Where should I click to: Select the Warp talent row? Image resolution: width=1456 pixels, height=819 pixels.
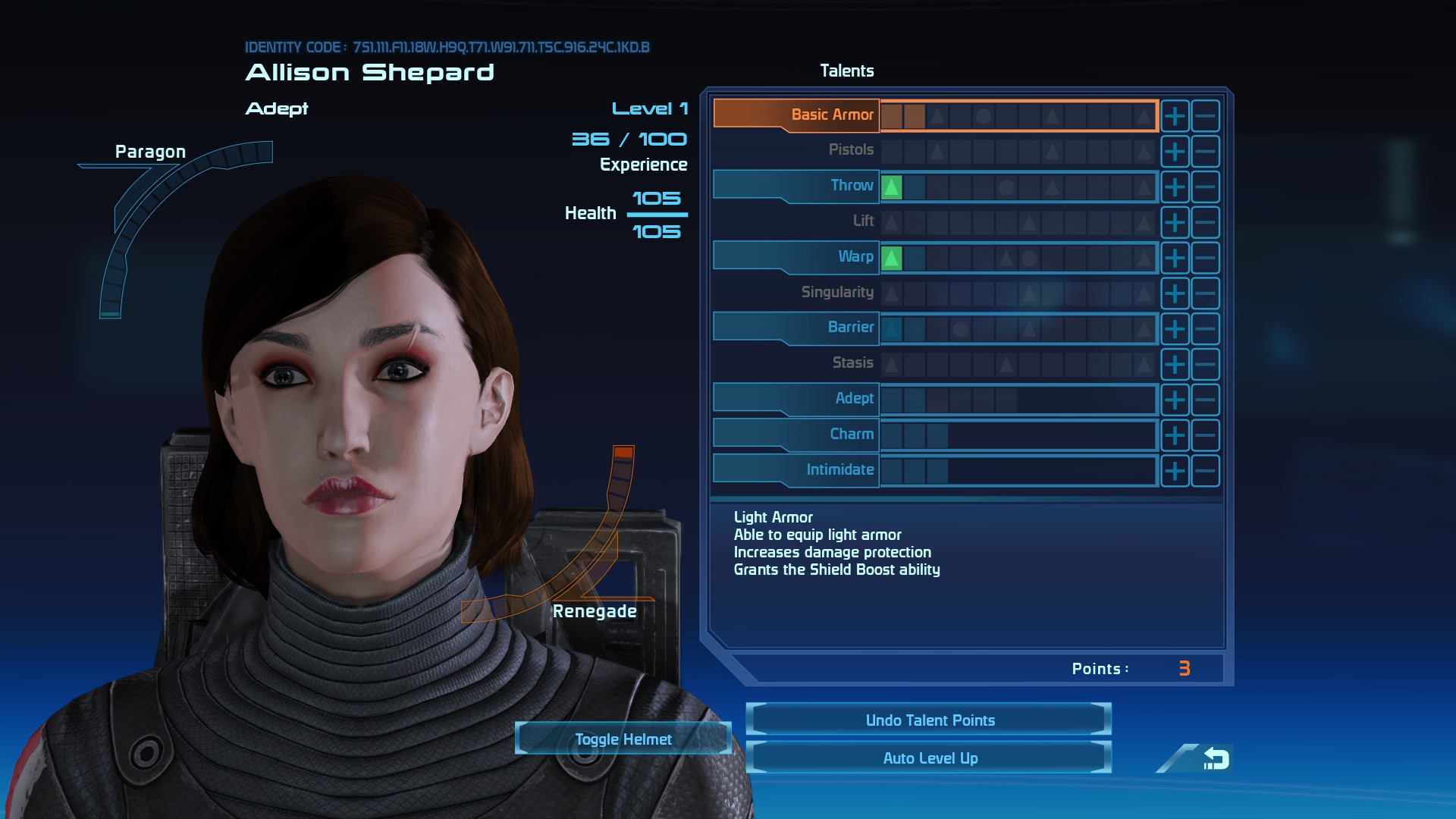[796, 256]
